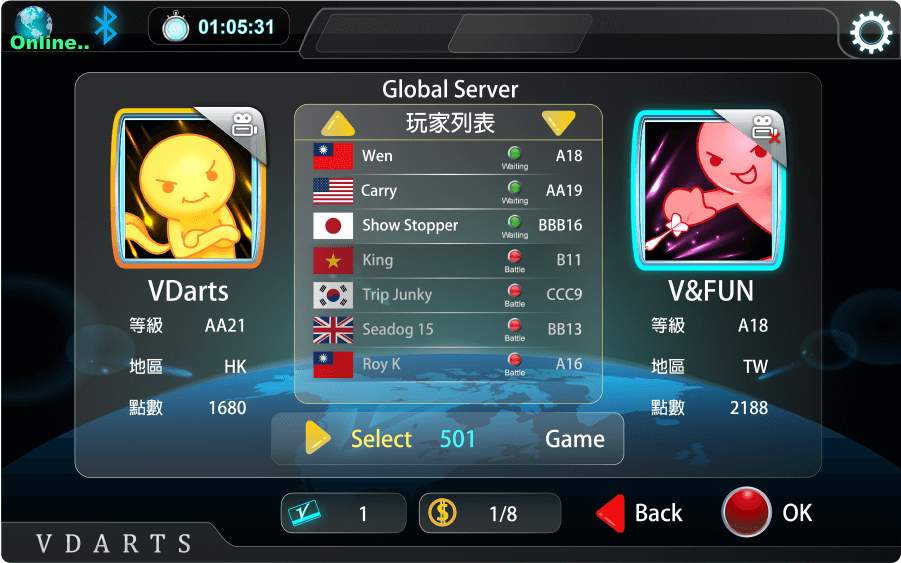Choose player Carry with the US flag
Image resolution: width=901 pixels, height=563 pixels.
[x=448, y=190]
